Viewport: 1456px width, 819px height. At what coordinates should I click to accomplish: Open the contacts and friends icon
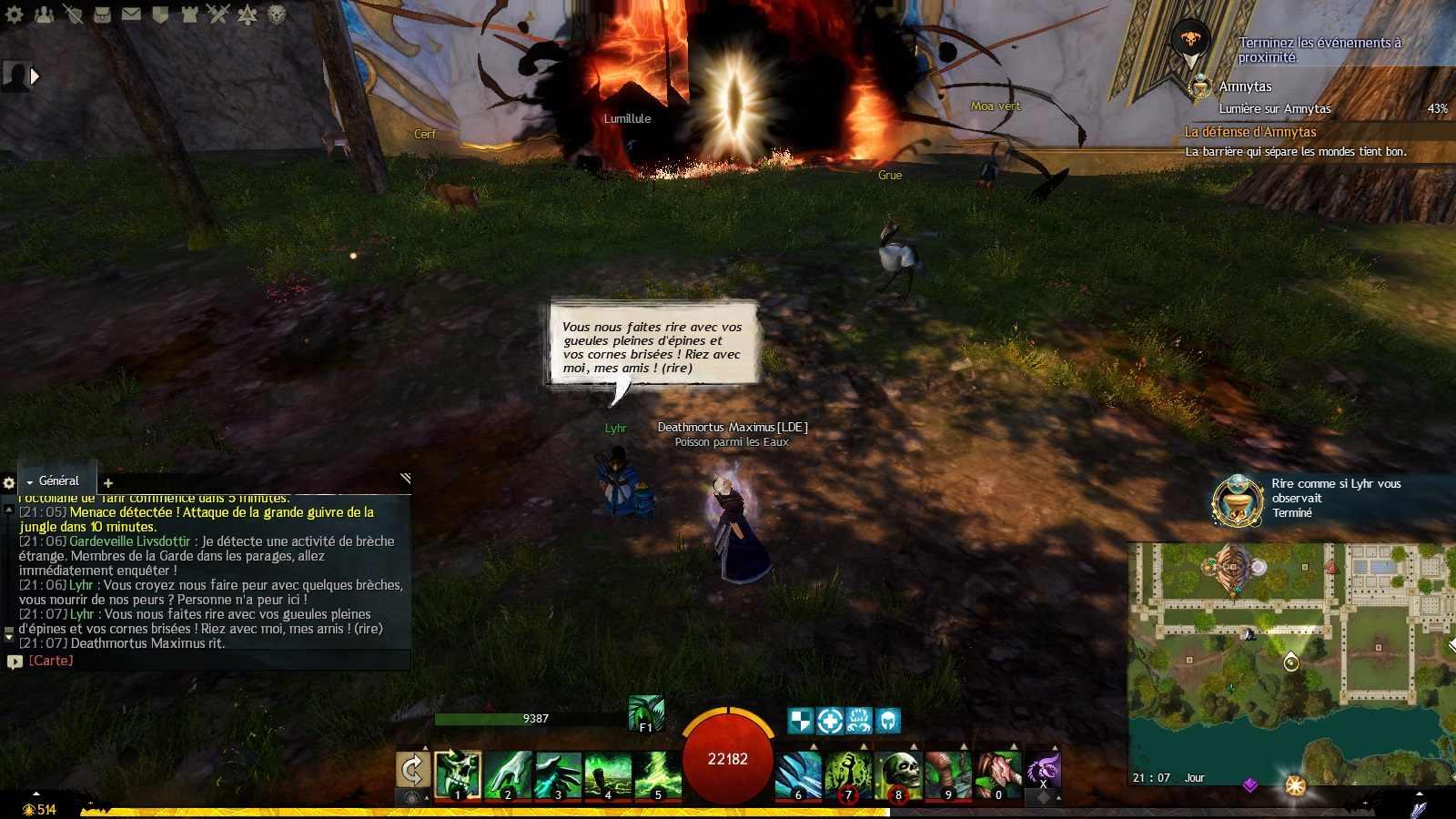click(44, 15)
